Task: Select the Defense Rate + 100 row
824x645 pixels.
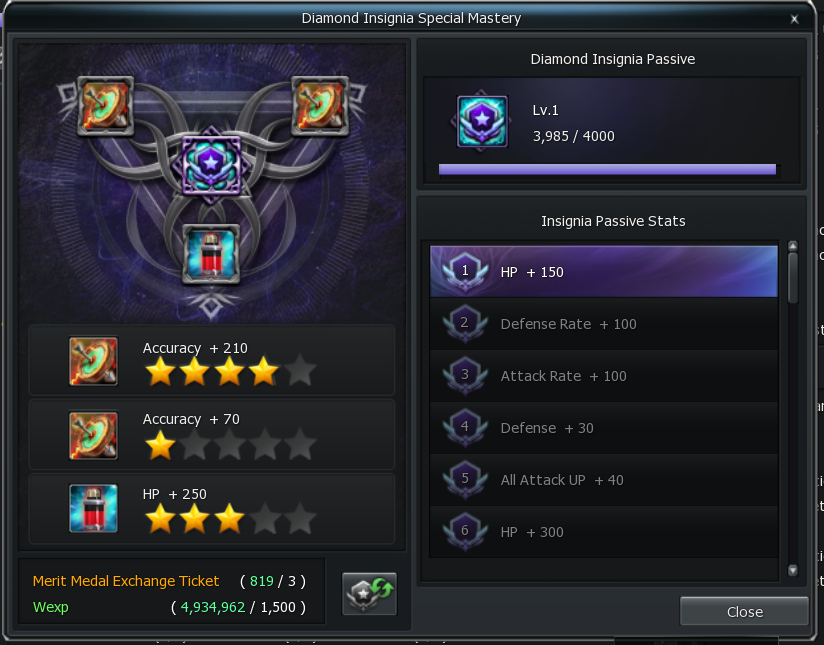Action: [x=603, y=324]
